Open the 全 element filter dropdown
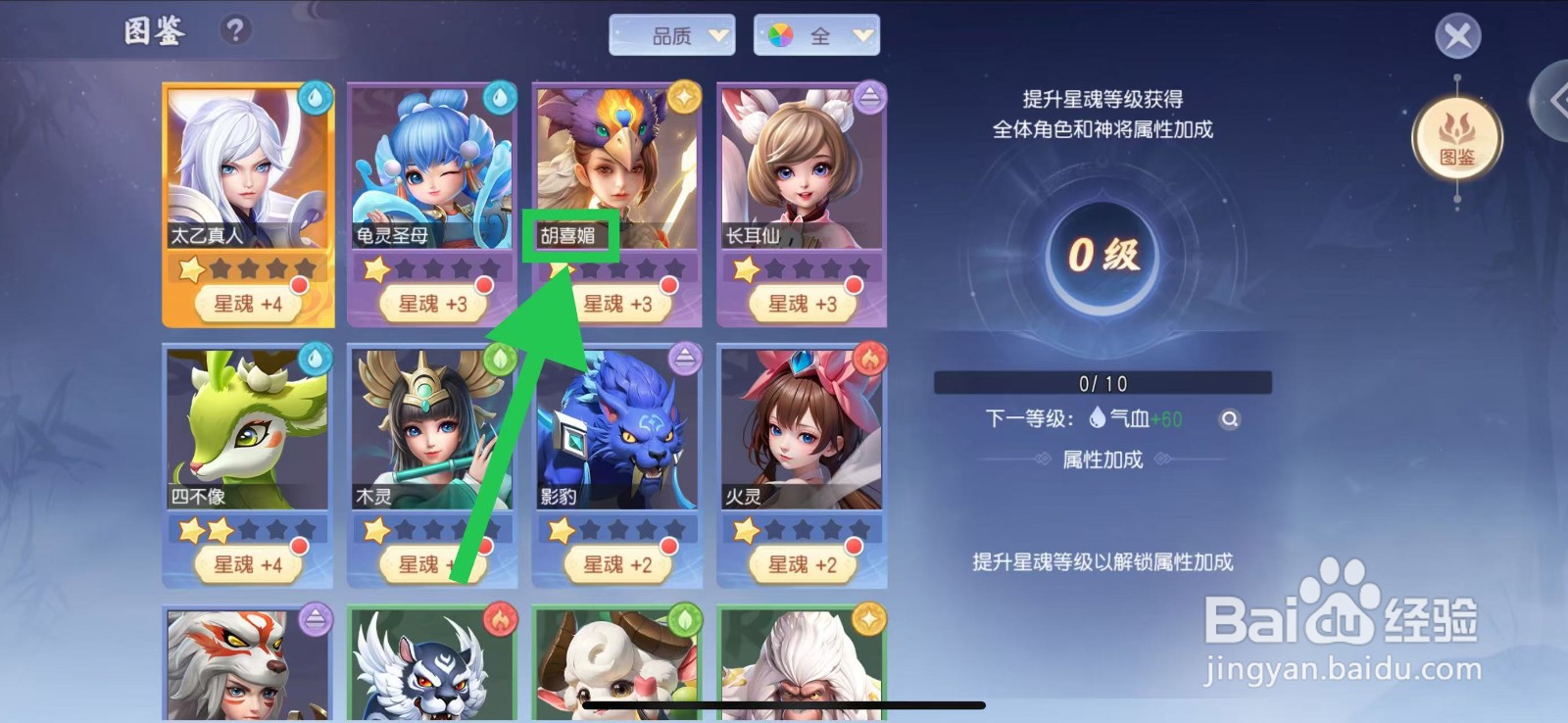The width and height of the screenshot is (1568, 723). coord(818,34)
